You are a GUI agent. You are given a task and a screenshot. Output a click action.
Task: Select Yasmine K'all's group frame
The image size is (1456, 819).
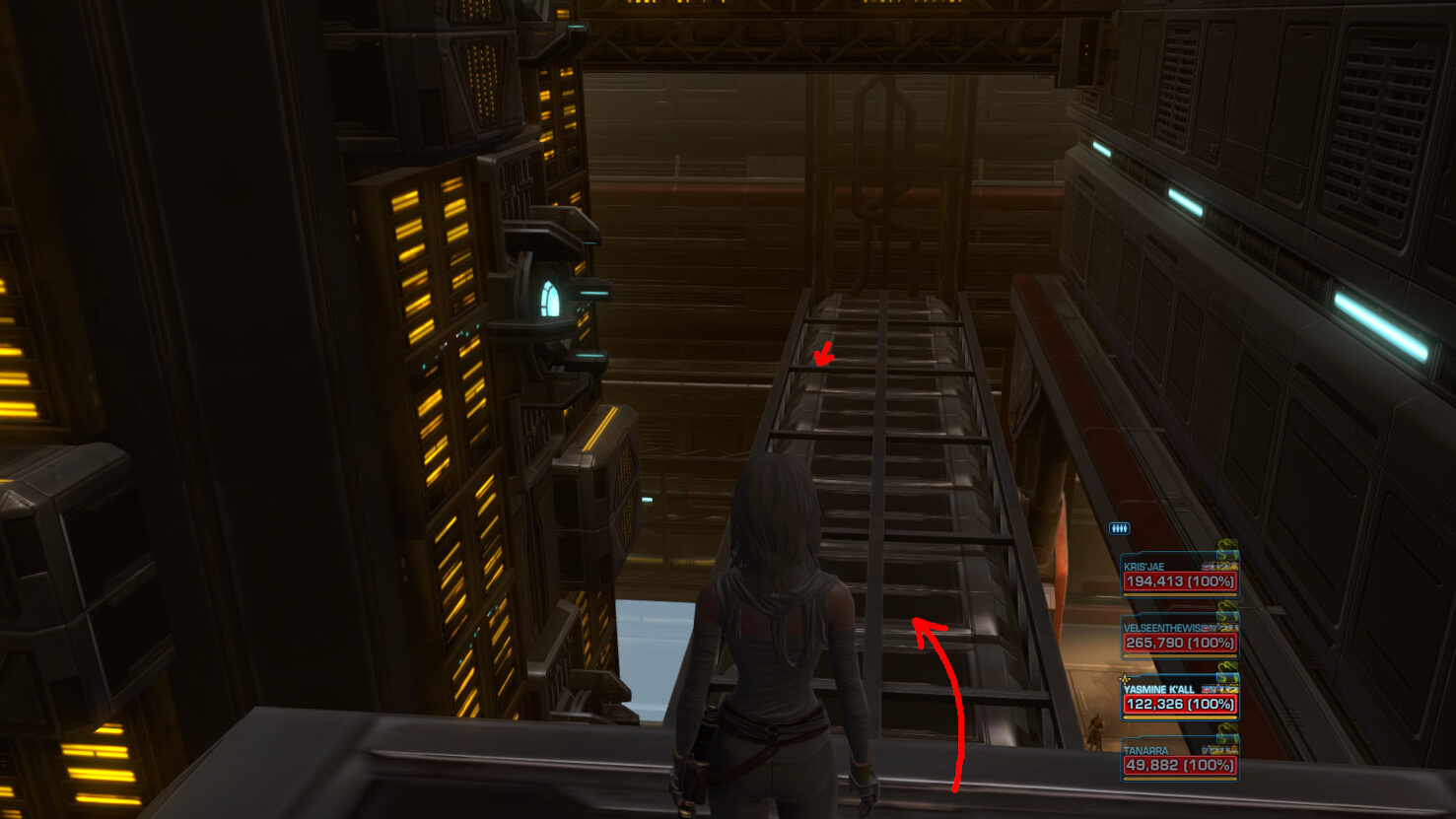tap(1179, 698)
